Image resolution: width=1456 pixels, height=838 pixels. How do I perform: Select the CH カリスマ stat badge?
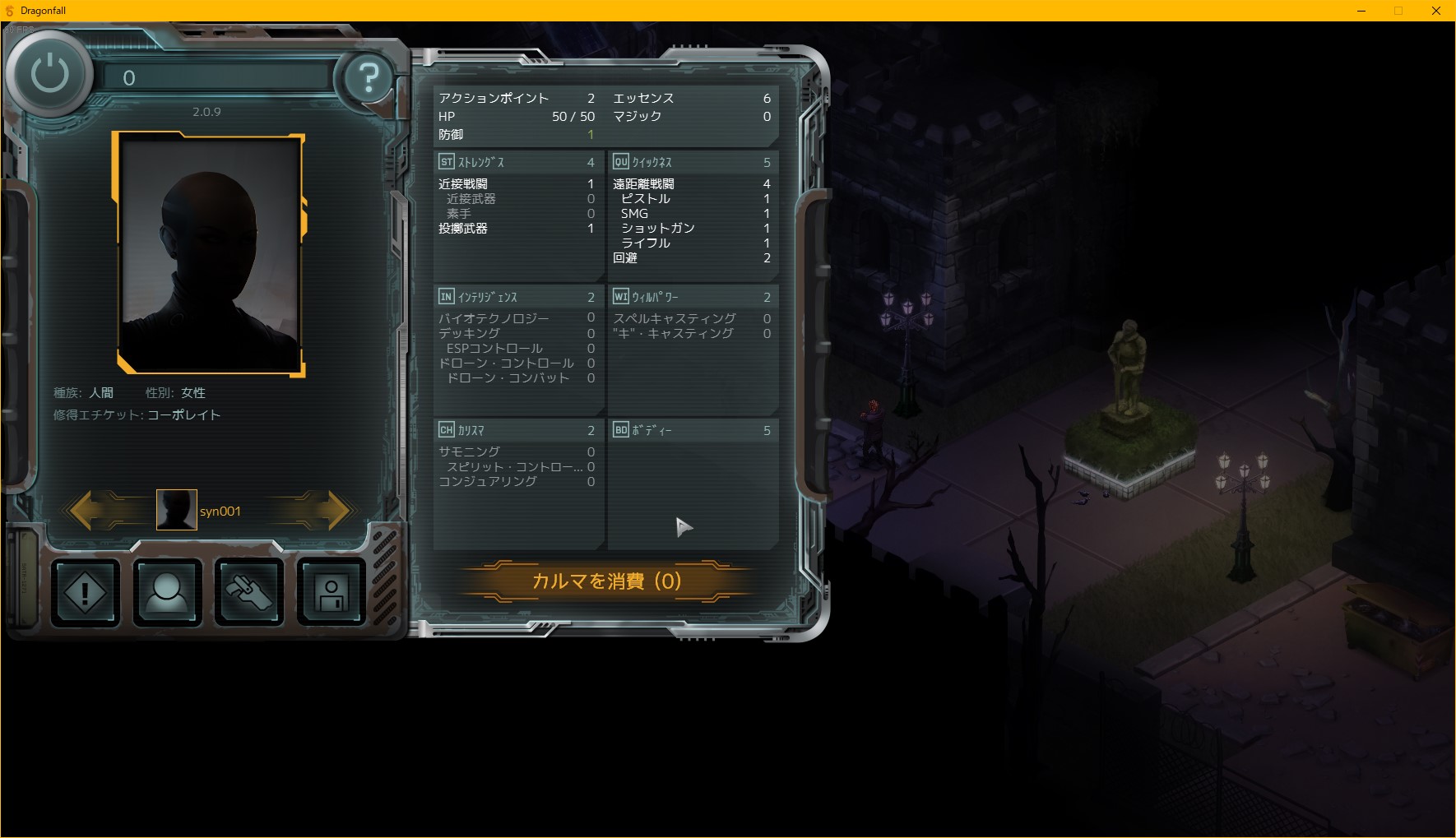(x=447, y=430)
